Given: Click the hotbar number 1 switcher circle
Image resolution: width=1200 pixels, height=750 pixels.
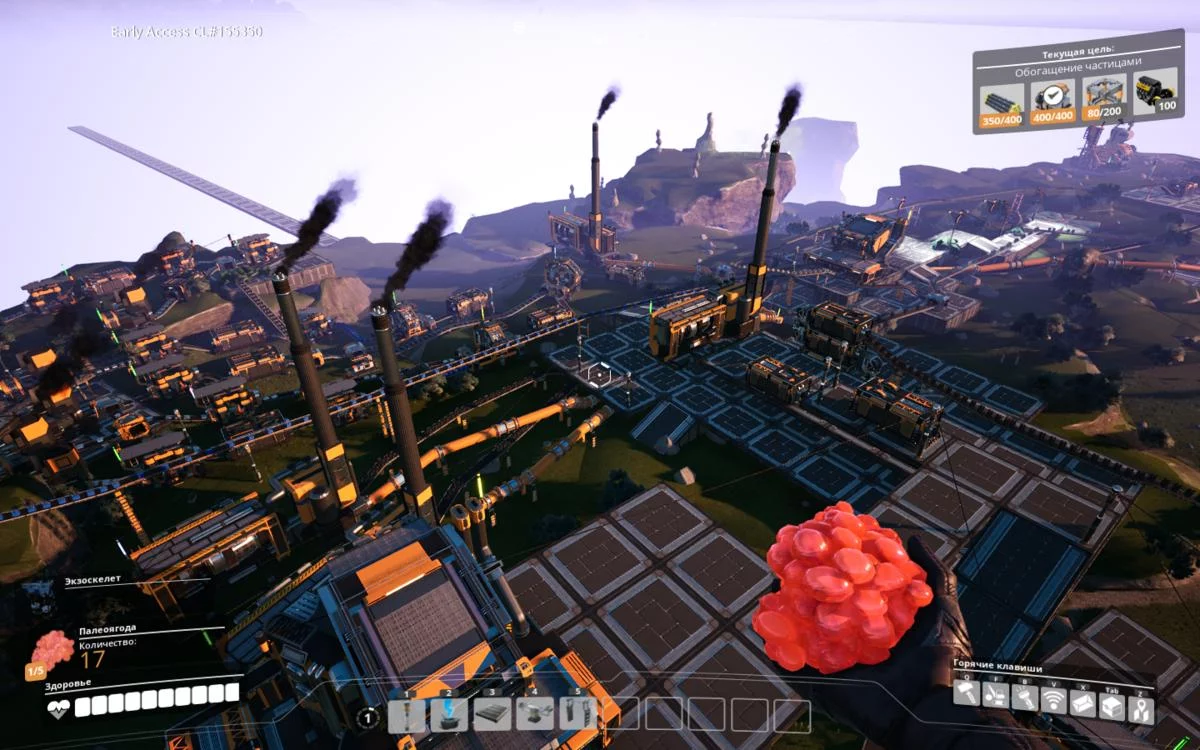Looking at the screenshot, I should (x=368, y=717).
